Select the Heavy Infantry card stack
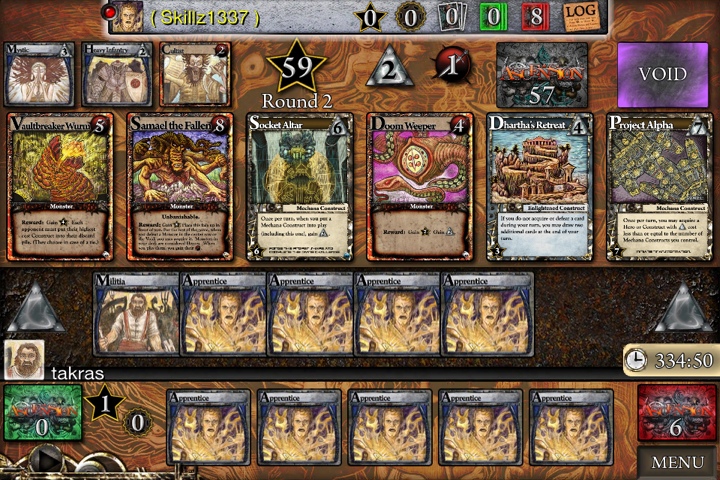This screenshot has width=720, height=480. click(117, 75)
